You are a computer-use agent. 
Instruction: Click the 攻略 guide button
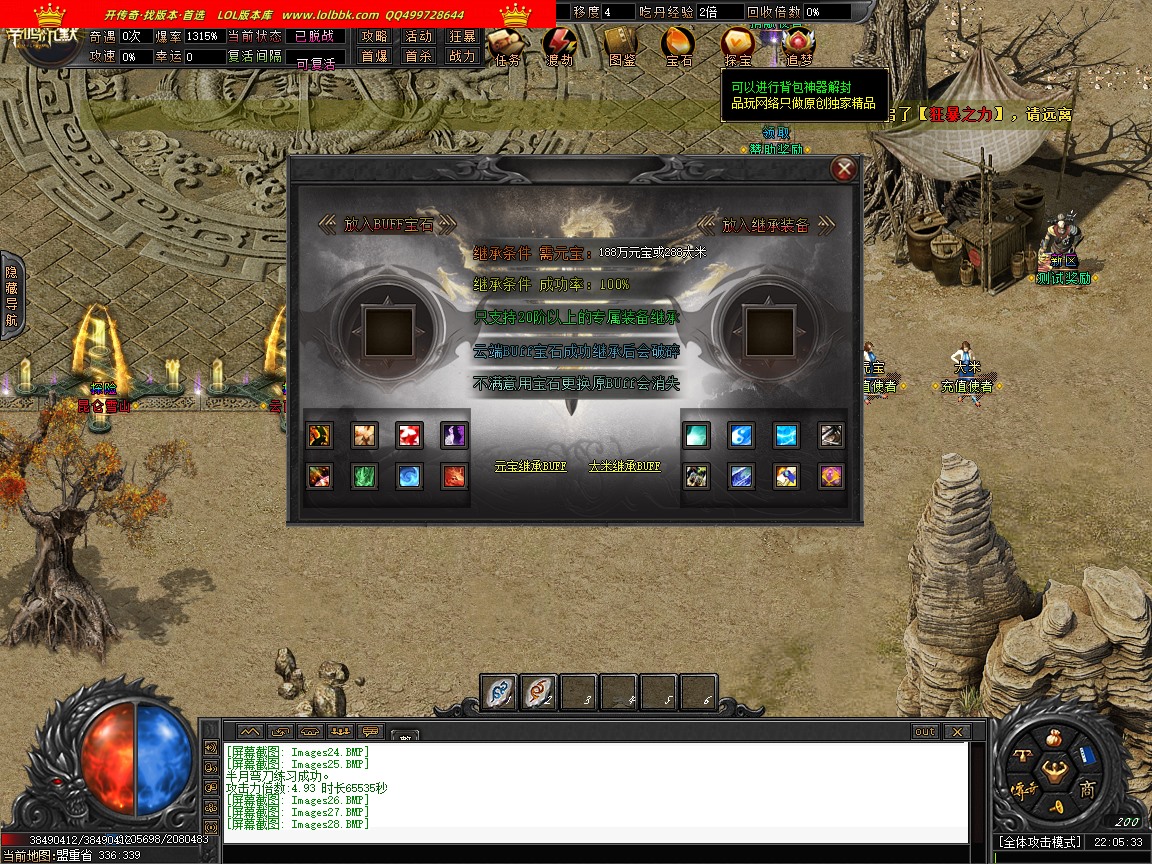(374, 36)
